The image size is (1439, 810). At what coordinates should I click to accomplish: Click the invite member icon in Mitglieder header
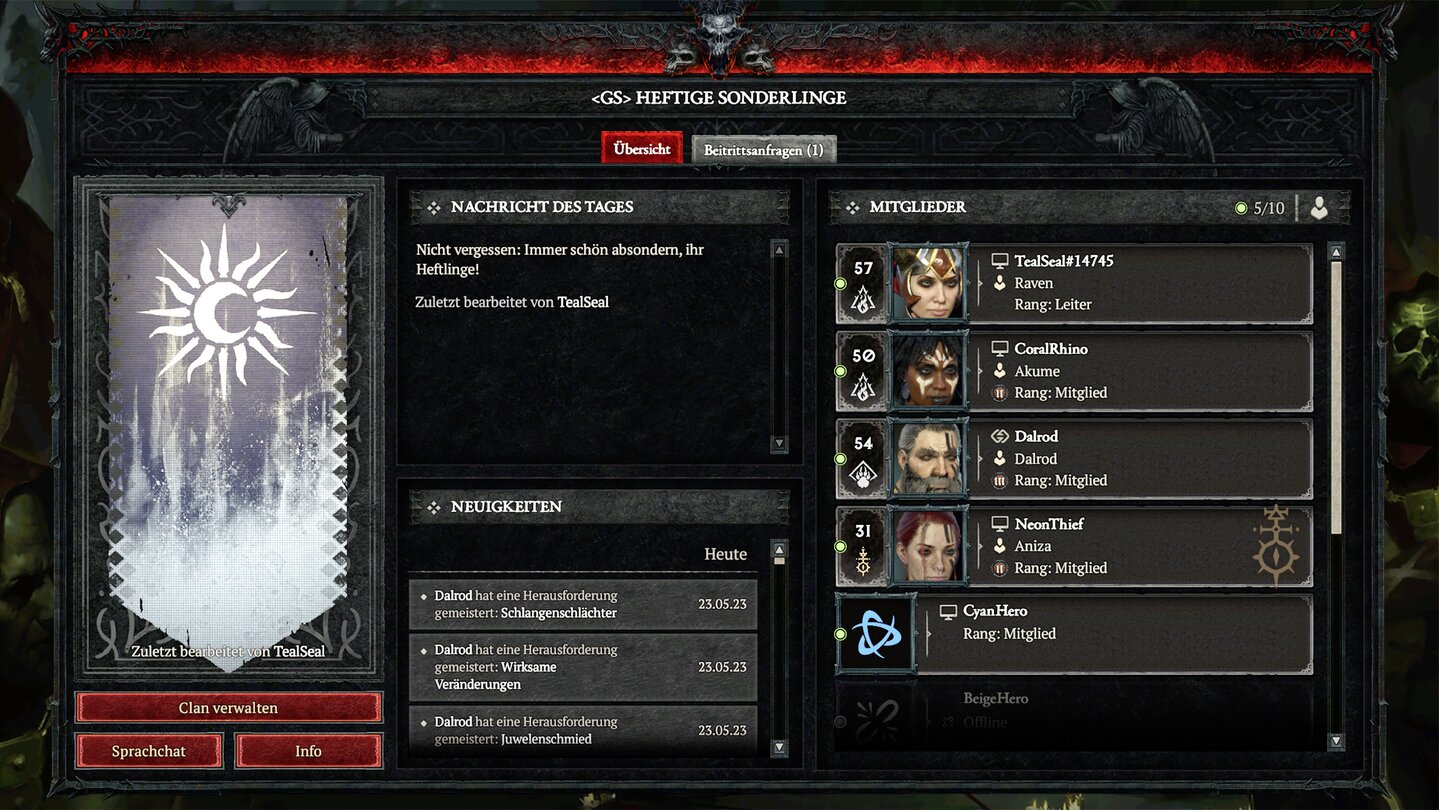pyautogui.click(x=1318, y=207)
